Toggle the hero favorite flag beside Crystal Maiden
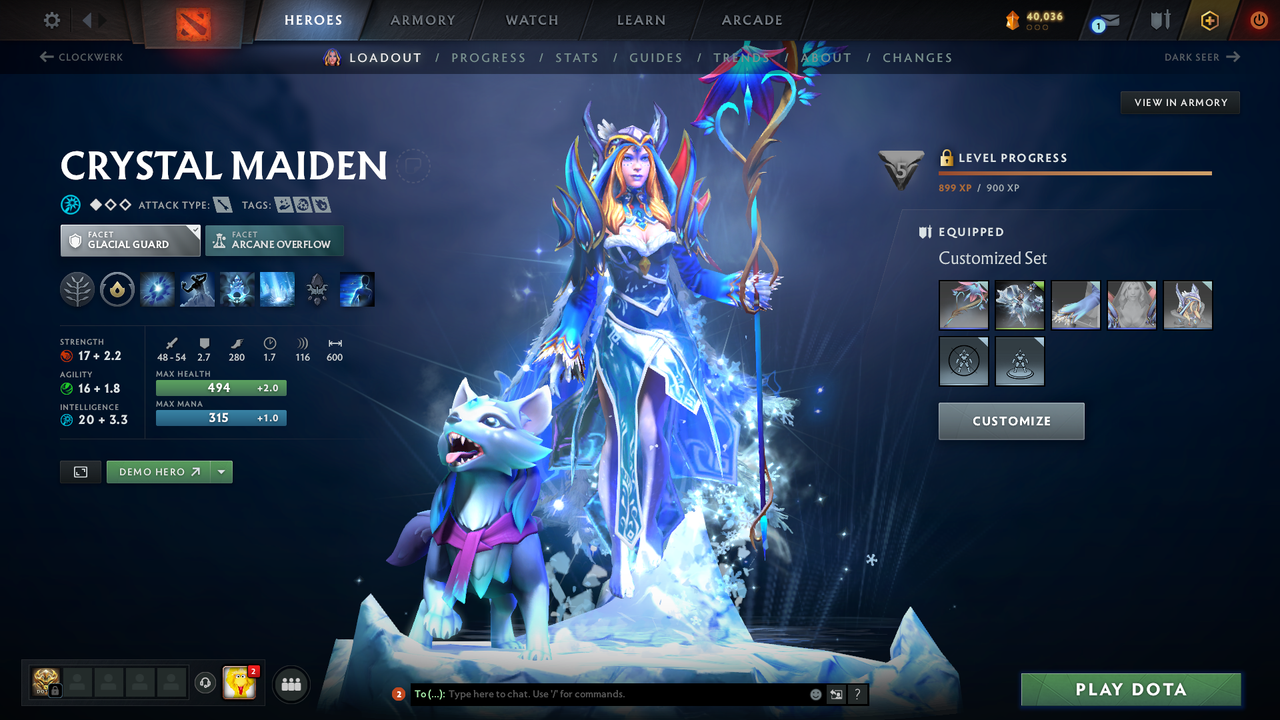 [414, 166]
